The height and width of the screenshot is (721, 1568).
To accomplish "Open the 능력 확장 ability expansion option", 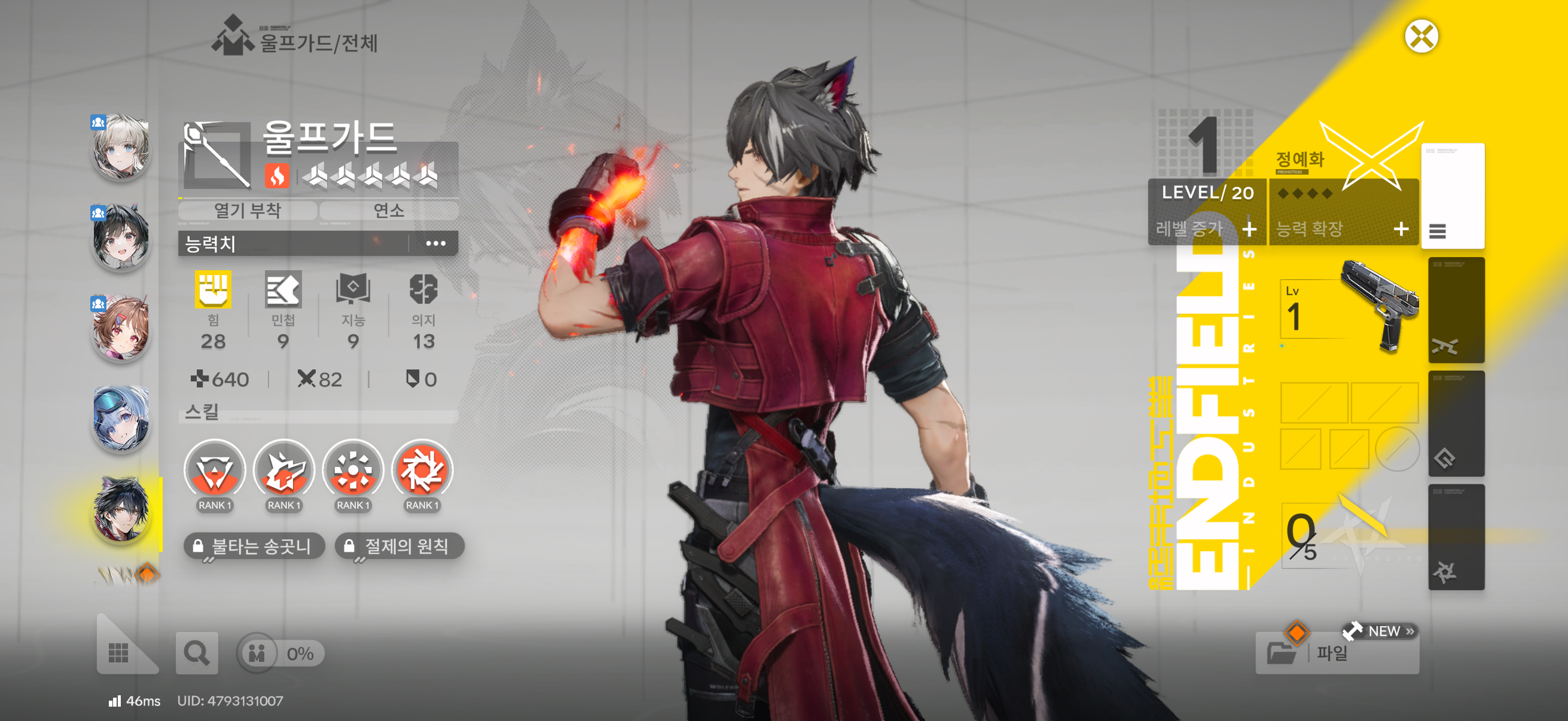I will click(x=1343, y=229).
